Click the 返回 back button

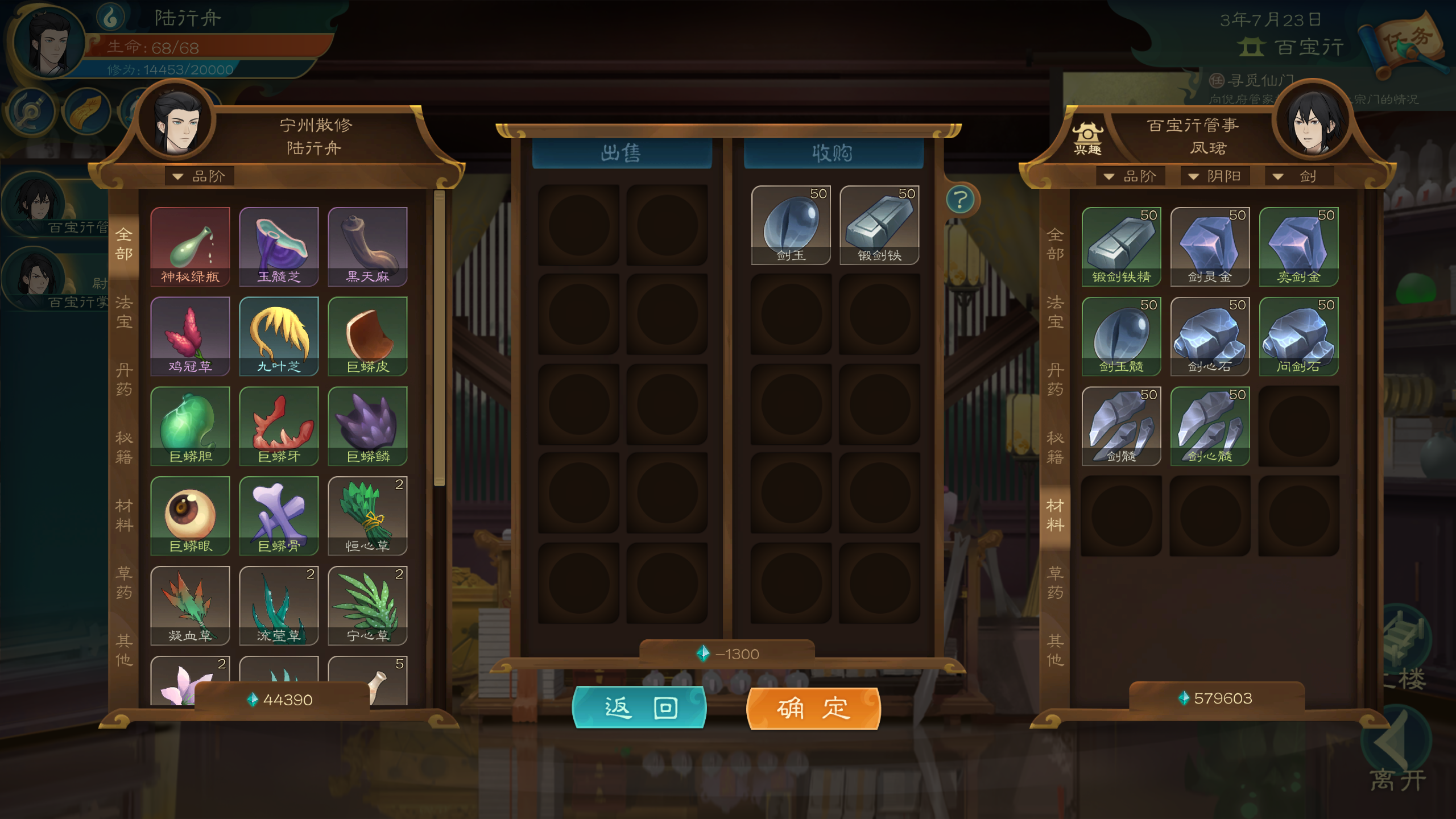coord(639,708)
